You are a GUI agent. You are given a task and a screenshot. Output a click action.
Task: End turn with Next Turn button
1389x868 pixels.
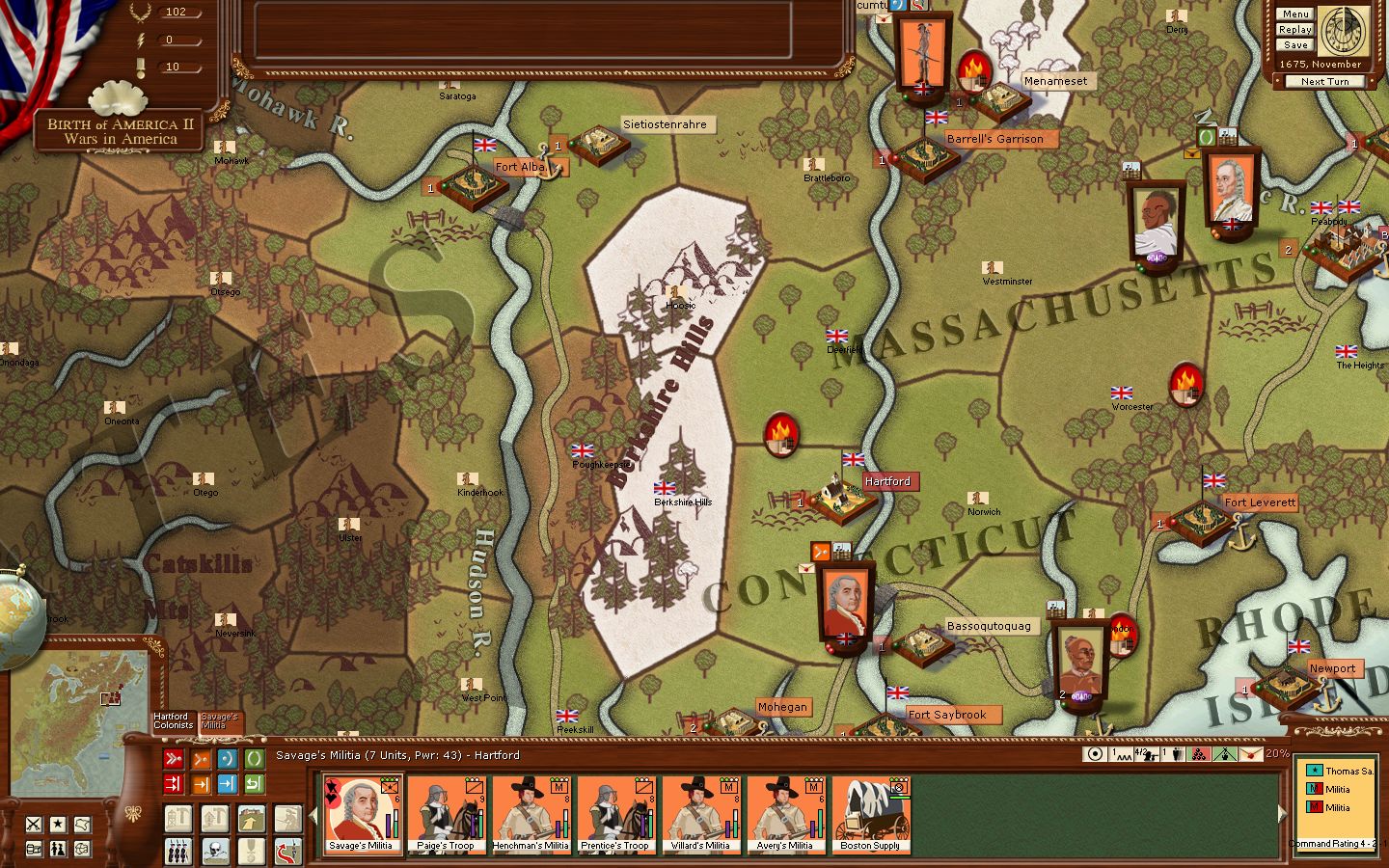tap(1324, 82)
